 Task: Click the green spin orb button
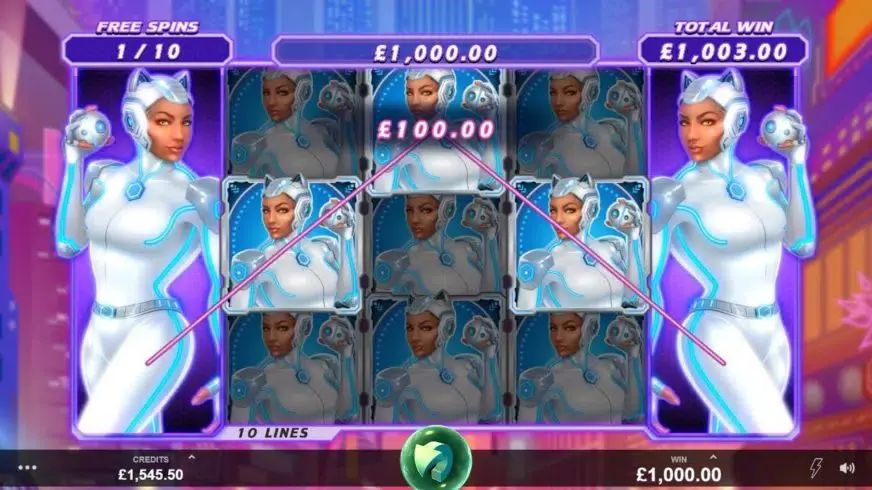click(435, 460)
